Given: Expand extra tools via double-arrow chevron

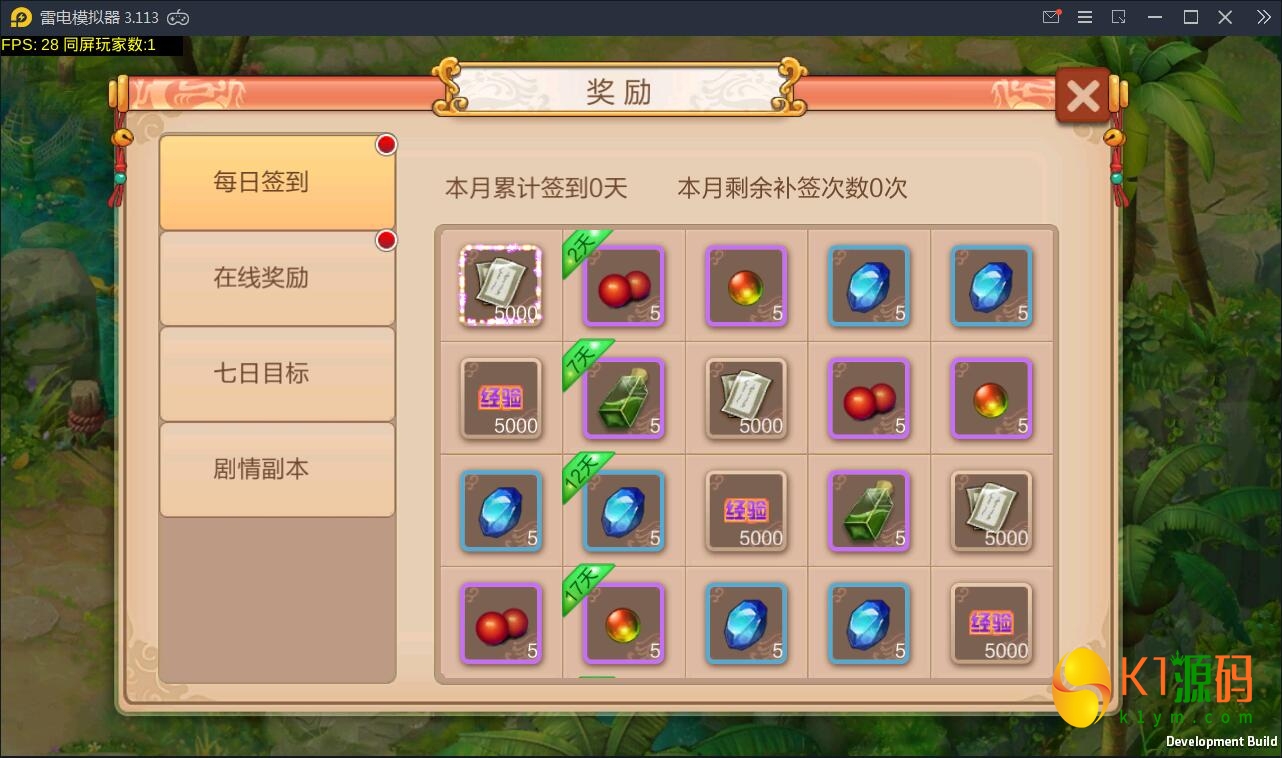Looking at the screenshot, I should 1262,16.
